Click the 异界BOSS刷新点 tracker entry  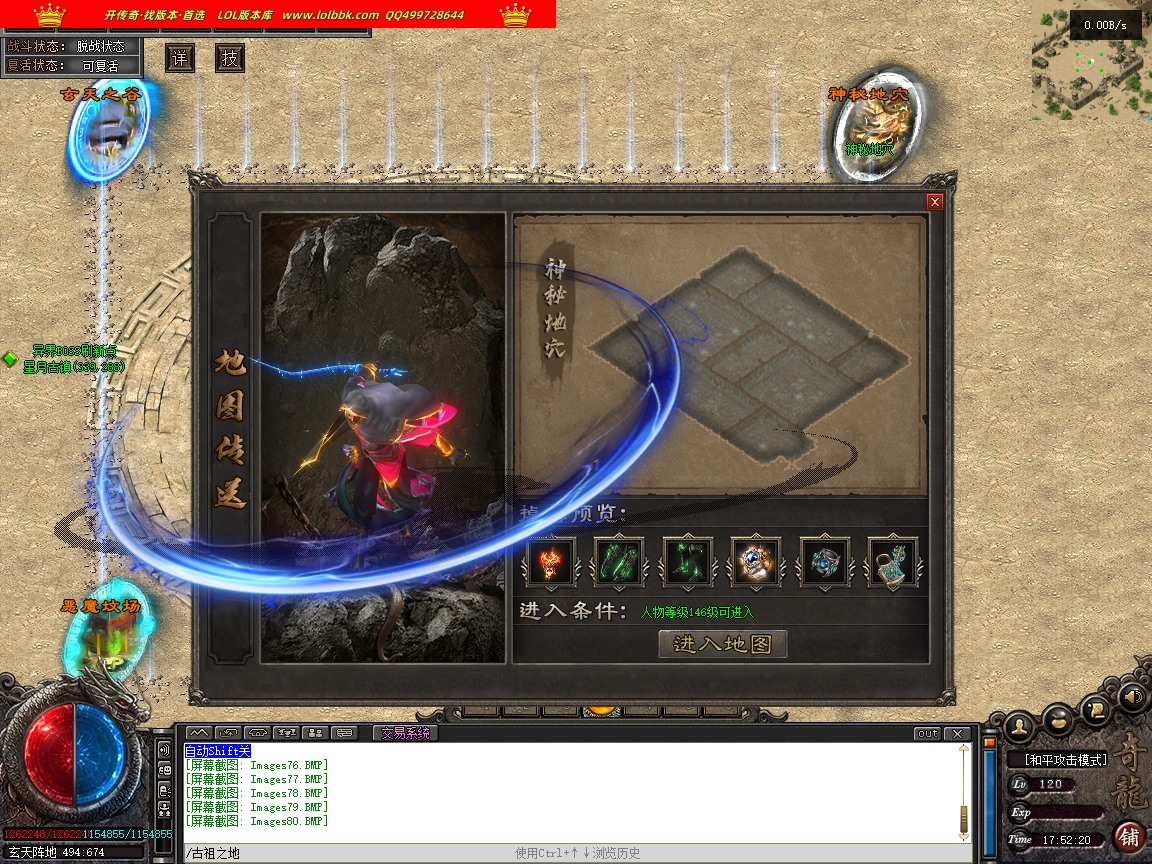point(74,352)
